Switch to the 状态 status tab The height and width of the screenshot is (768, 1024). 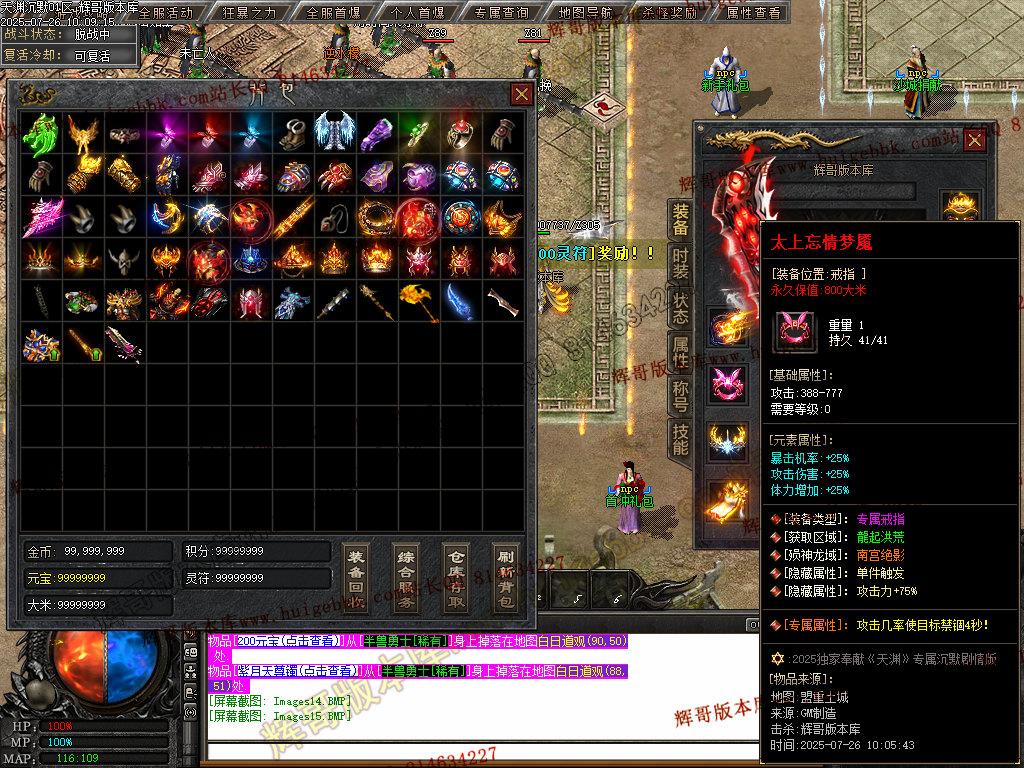pos(680,307)
